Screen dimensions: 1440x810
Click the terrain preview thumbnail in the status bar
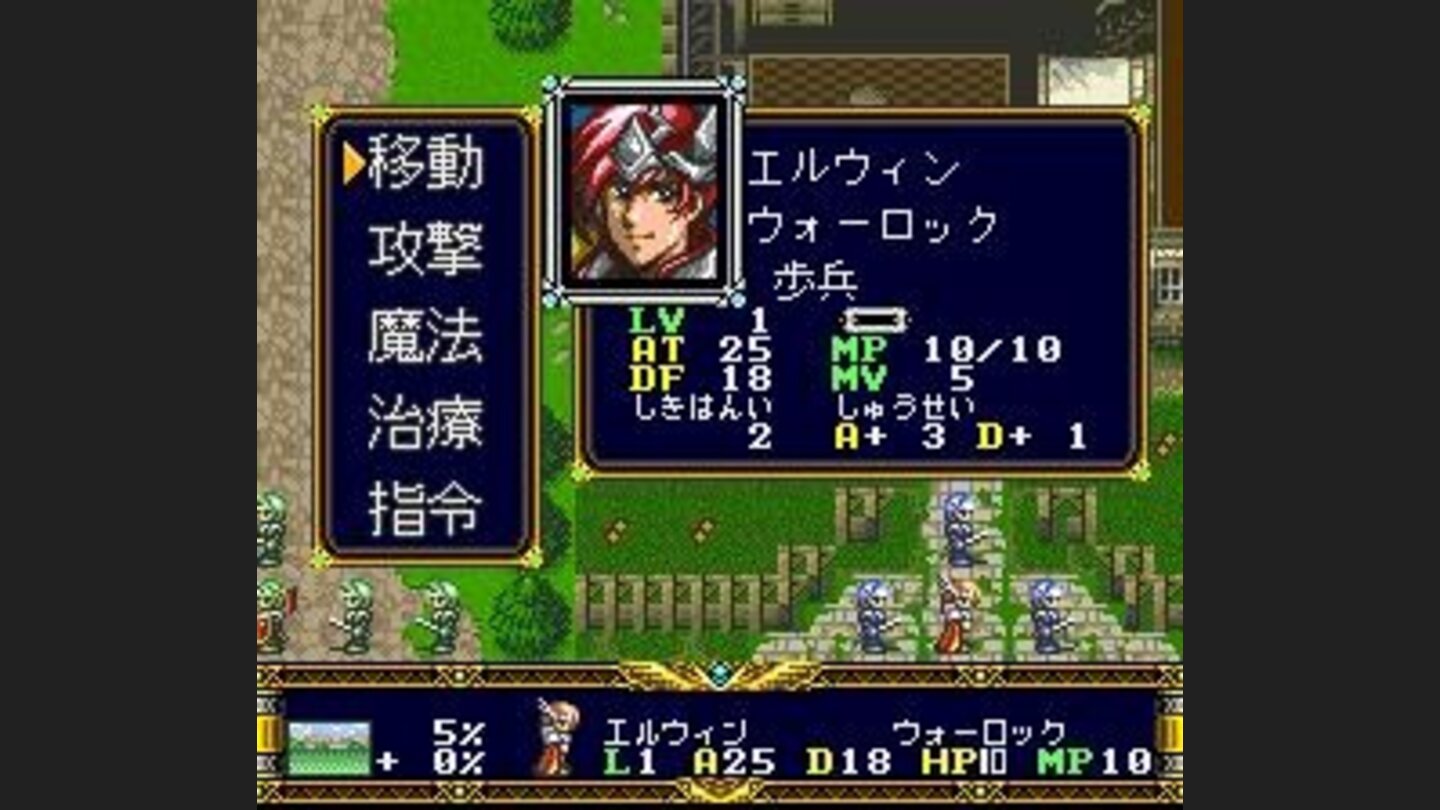coord(330,745)
